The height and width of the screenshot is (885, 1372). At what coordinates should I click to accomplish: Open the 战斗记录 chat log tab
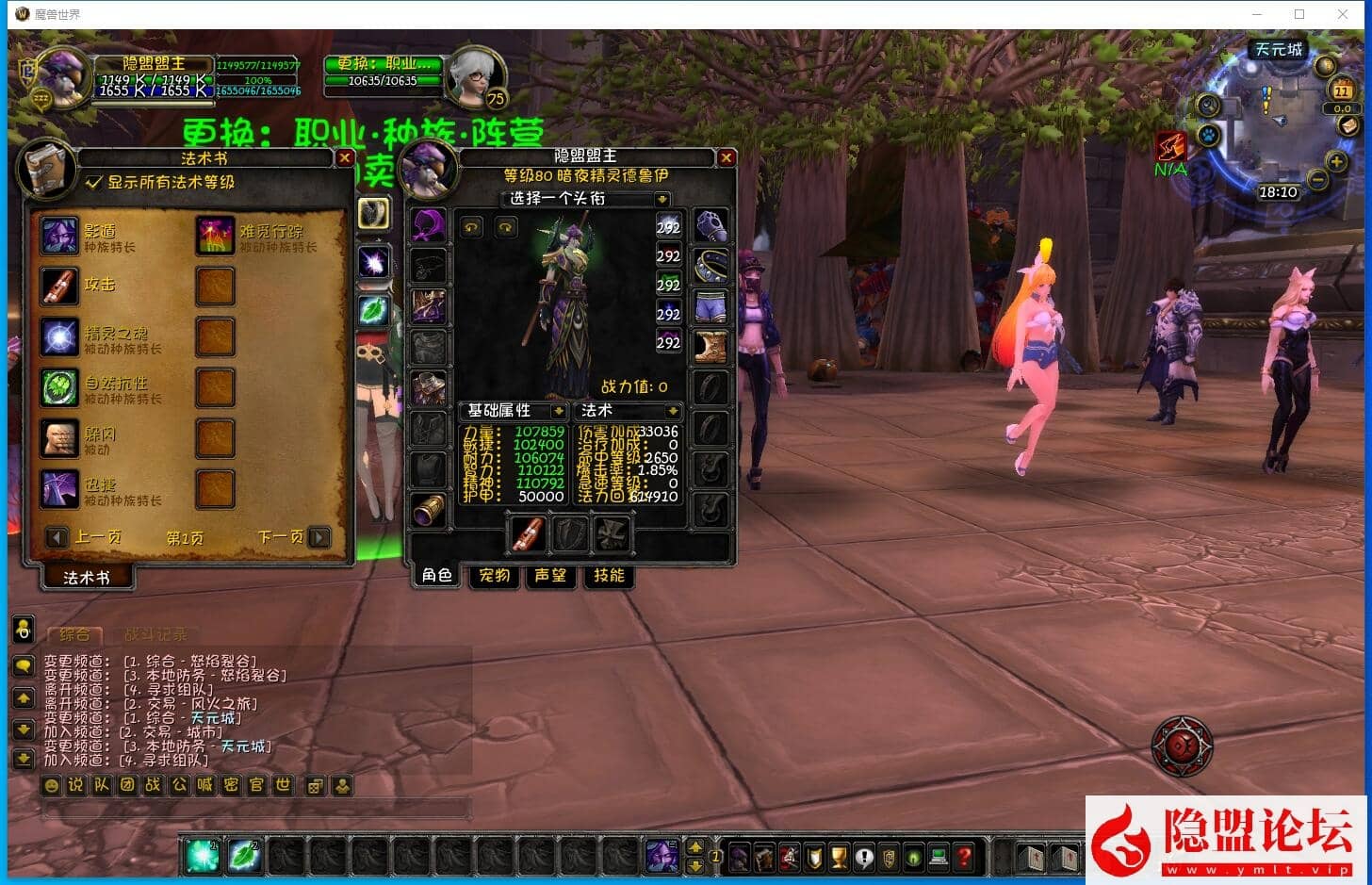156,634
